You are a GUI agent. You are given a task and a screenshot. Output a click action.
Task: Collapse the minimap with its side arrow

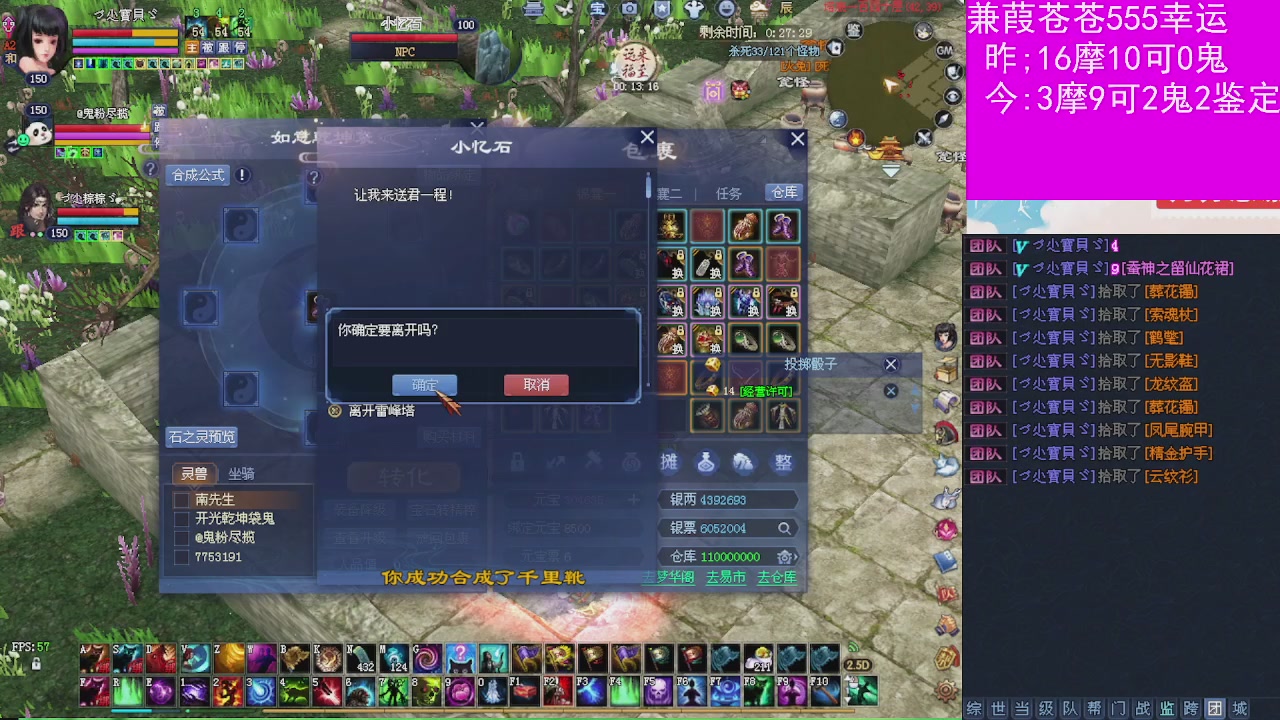pos(890,169)
